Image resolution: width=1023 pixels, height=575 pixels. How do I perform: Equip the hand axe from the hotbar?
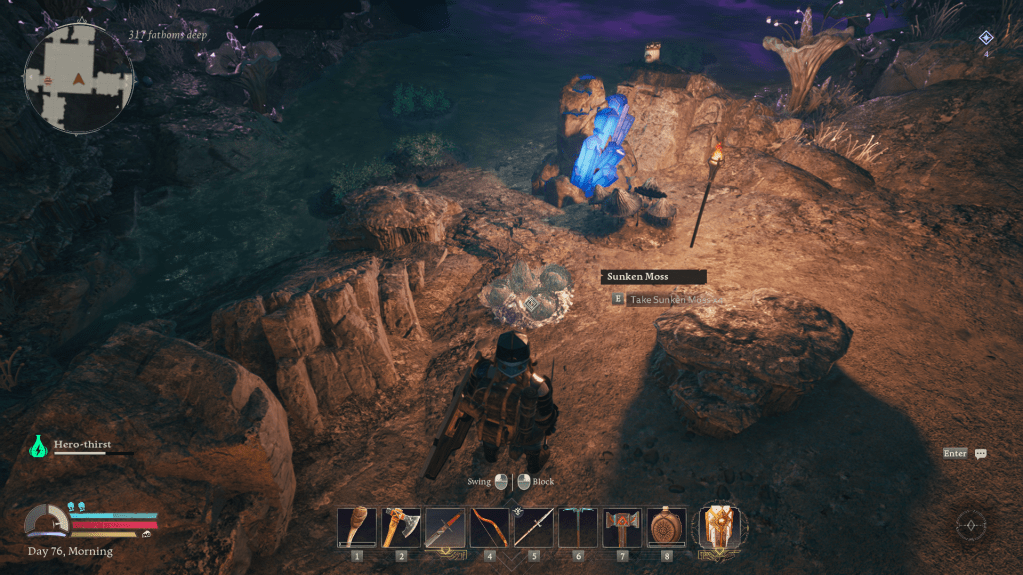tap(401, 527)
